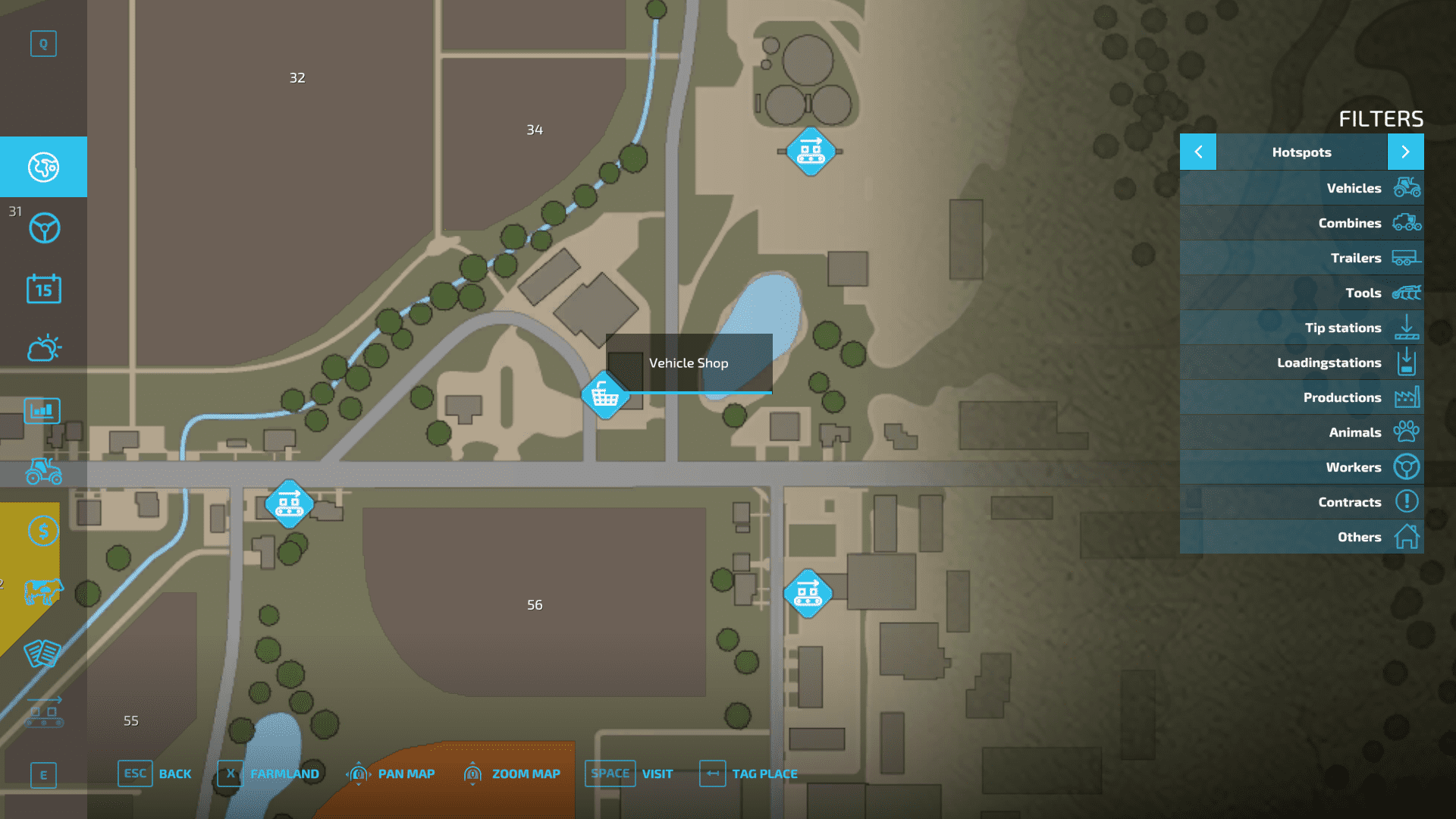Toggle the Trailers filter
The width and height of the screenshot is (1456, 819).
point(1301,258)
